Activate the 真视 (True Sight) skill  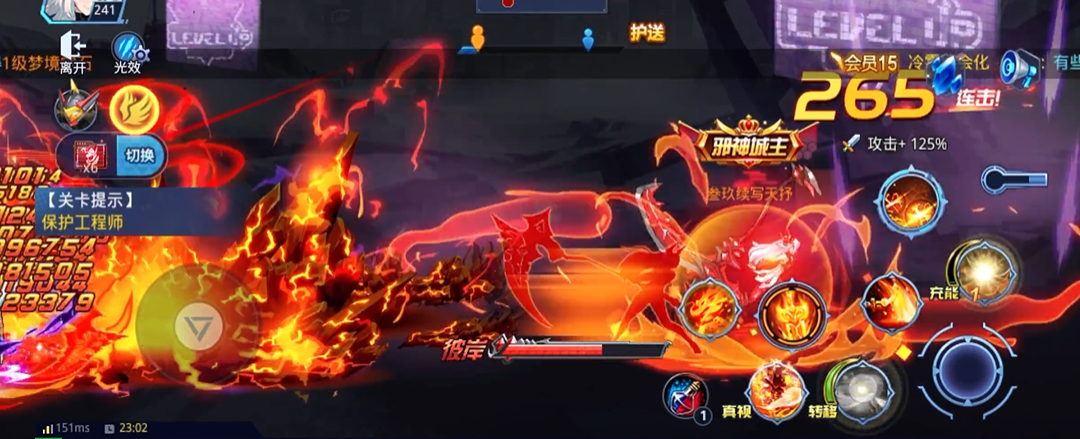(x=776, y=389)
